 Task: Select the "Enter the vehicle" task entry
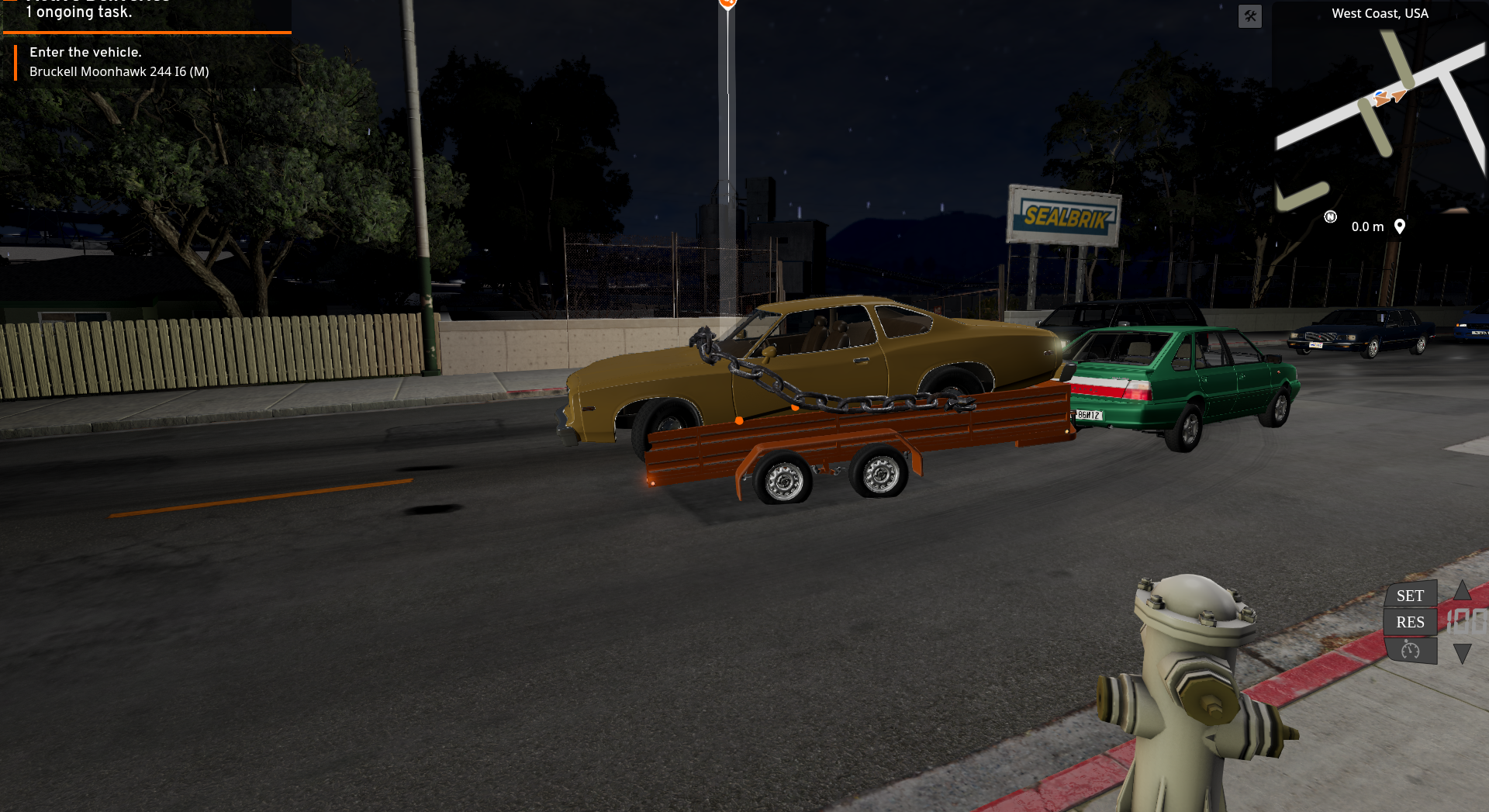pyautogui.click(x=119, y=62)
